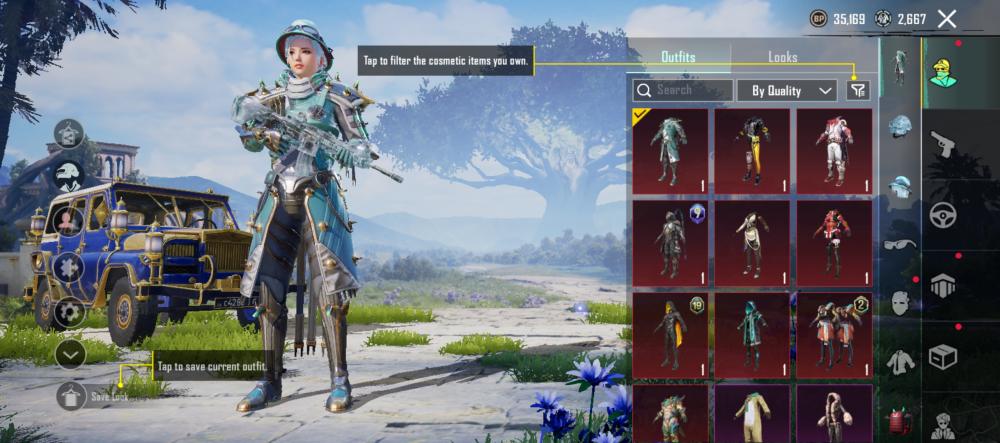Click the outfit search field
This screenshot has width=1000, height=443.
[x=683, y=90]
